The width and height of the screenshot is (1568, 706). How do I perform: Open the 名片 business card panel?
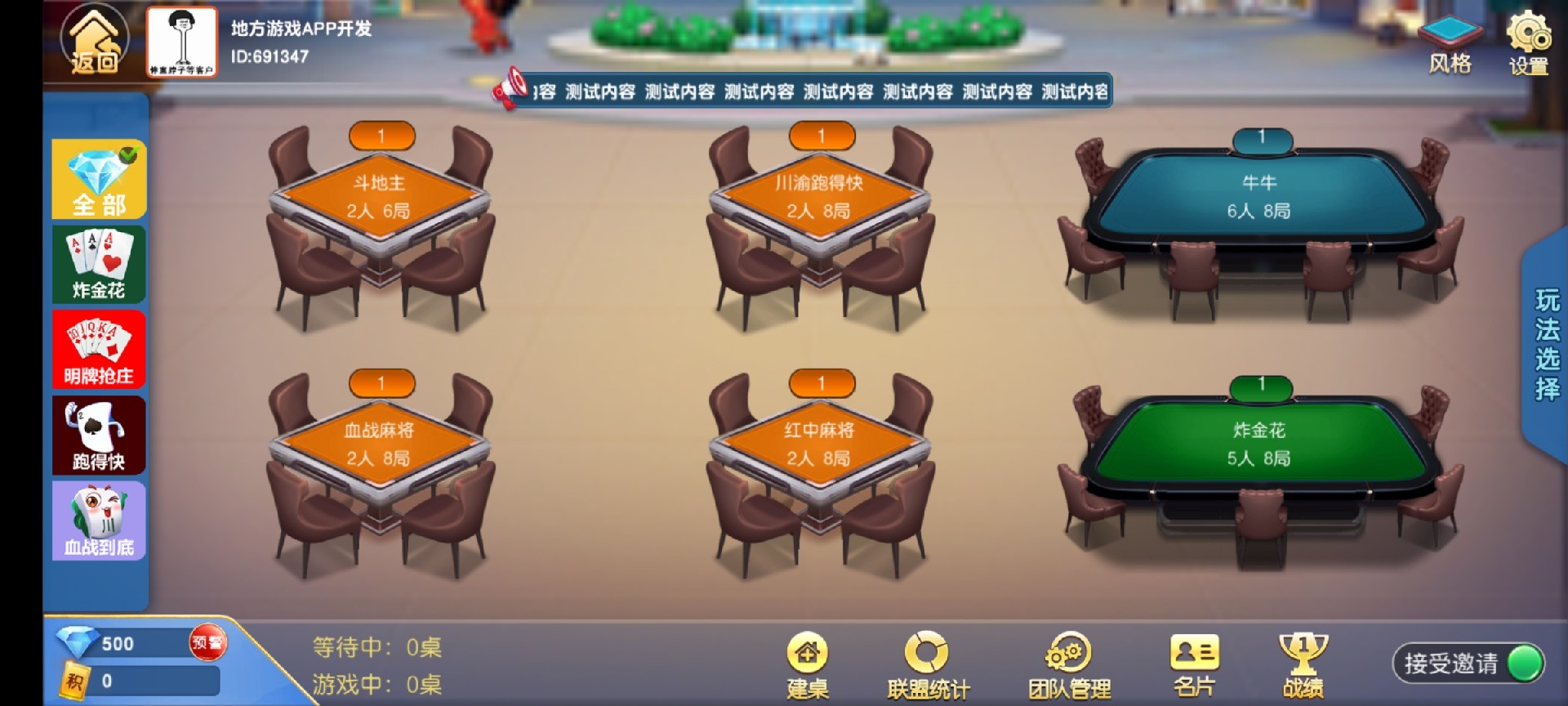tap(1192, 662)
